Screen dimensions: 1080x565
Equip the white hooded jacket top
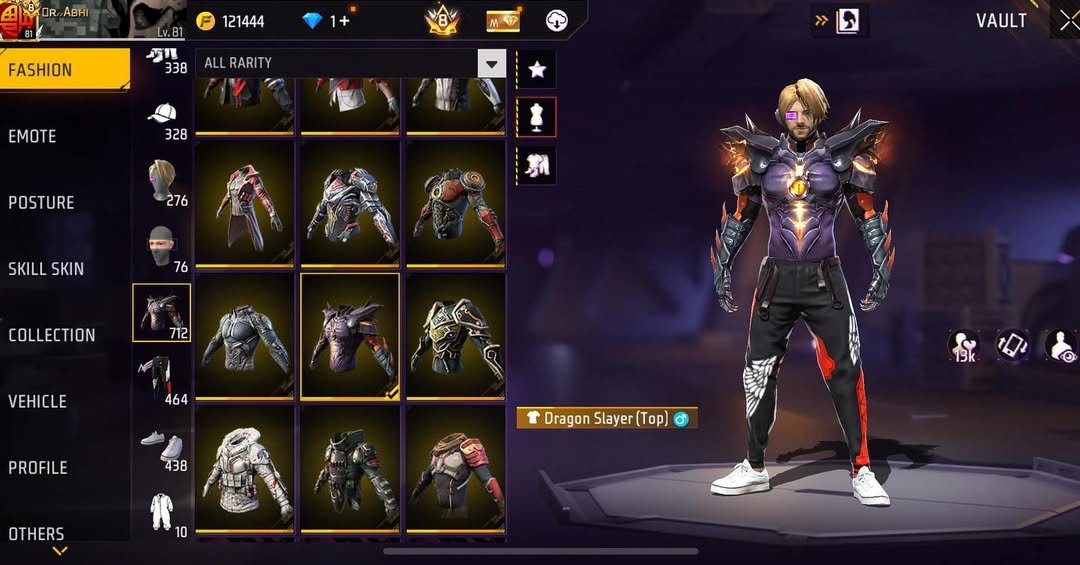(245, 466)
